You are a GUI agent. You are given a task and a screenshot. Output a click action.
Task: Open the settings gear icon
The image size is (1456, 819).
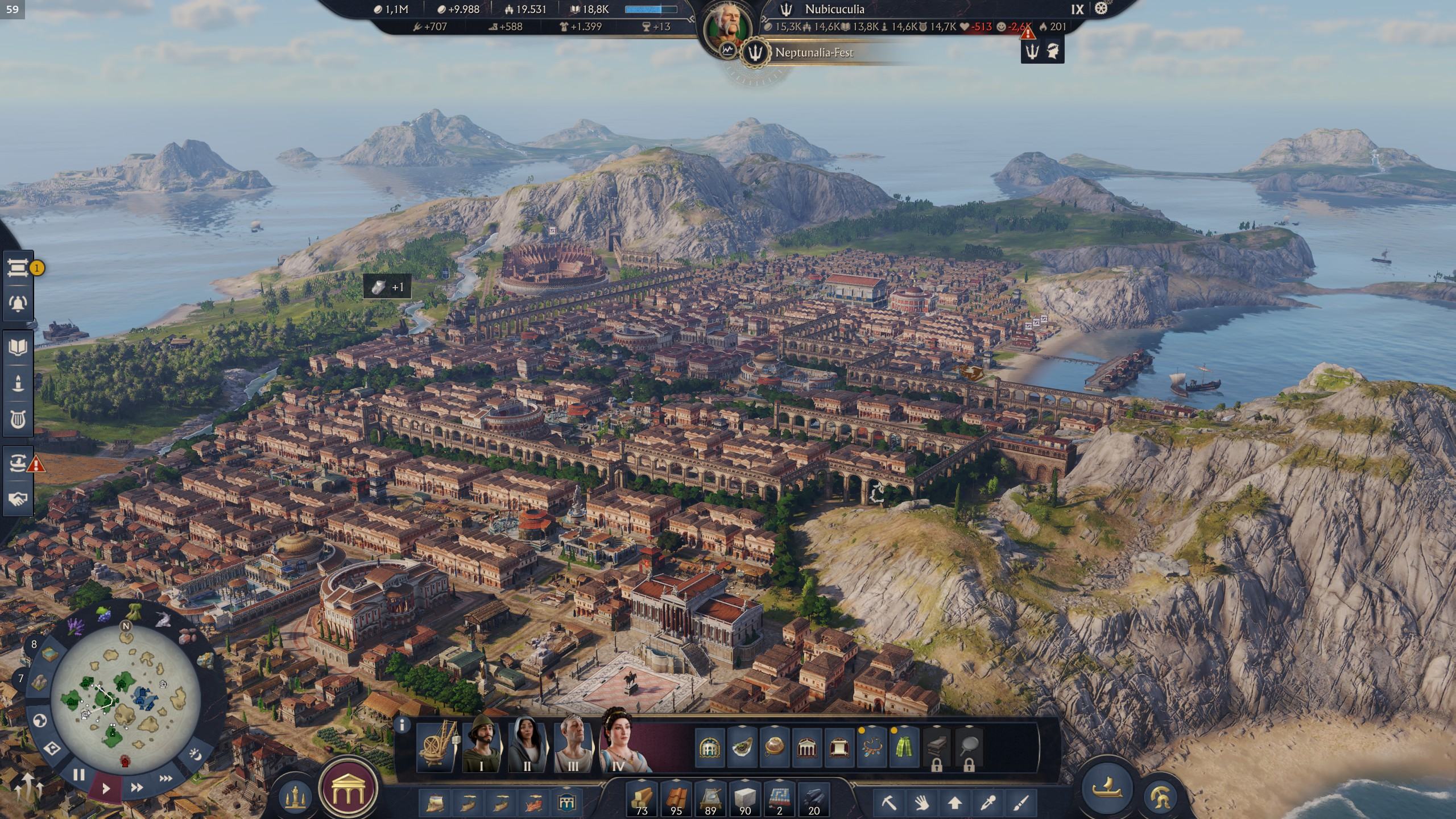pyautogui.click(x=1101, y=9)
